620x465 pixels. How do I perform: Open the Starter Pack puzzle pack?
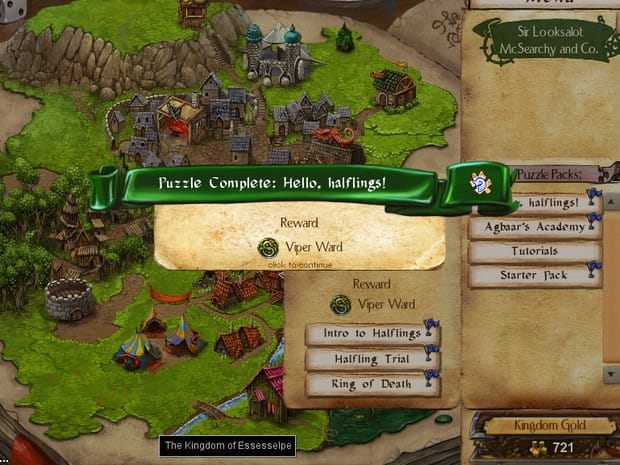(534, 275)
